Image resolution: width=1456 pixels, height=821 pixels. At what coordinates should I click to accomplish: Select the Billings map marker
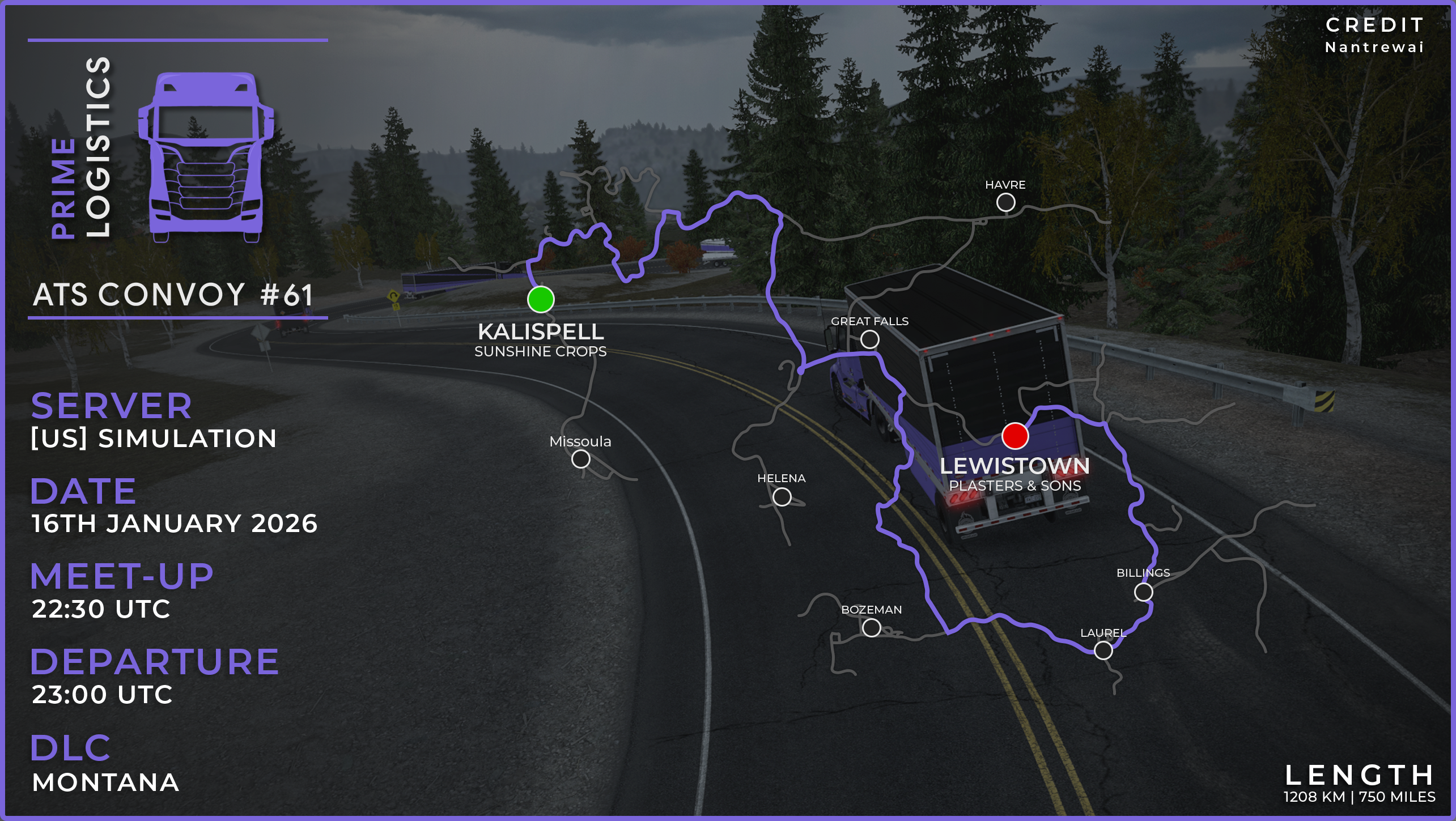coord(1143,592)
